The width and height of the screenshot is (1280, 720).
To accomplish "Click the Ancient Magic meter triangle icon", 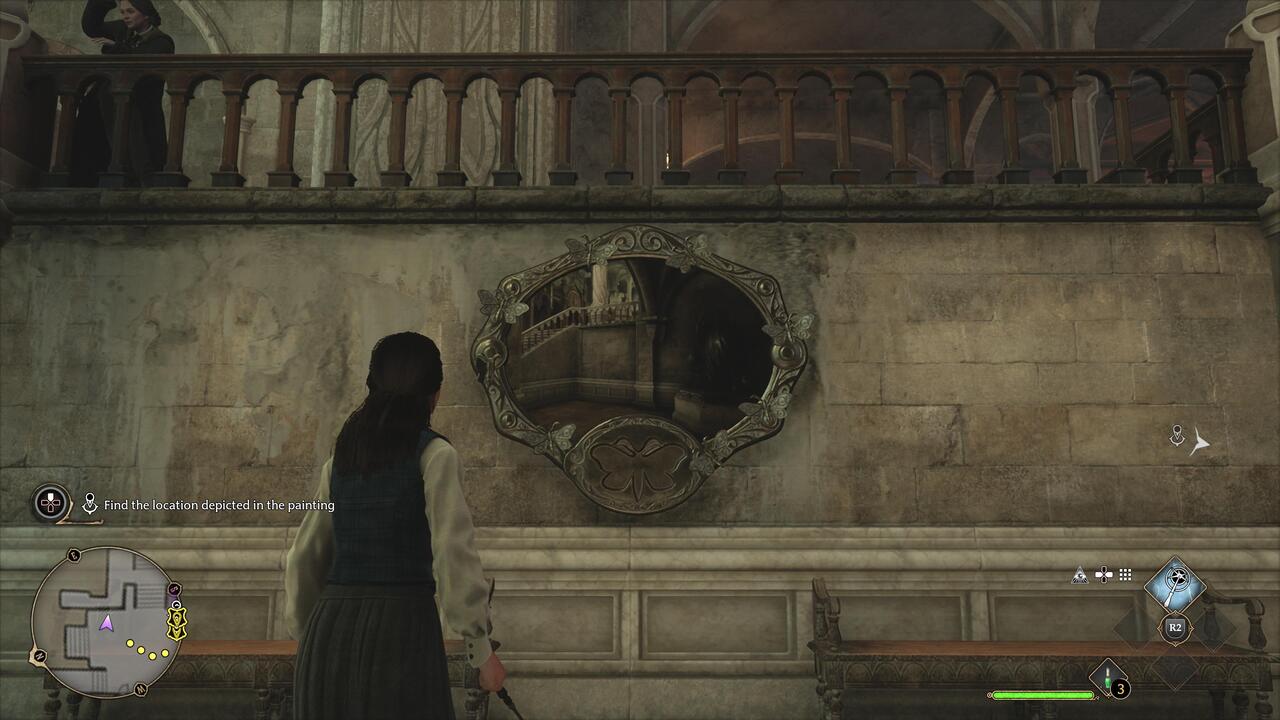I will [x=1080, y=574].
